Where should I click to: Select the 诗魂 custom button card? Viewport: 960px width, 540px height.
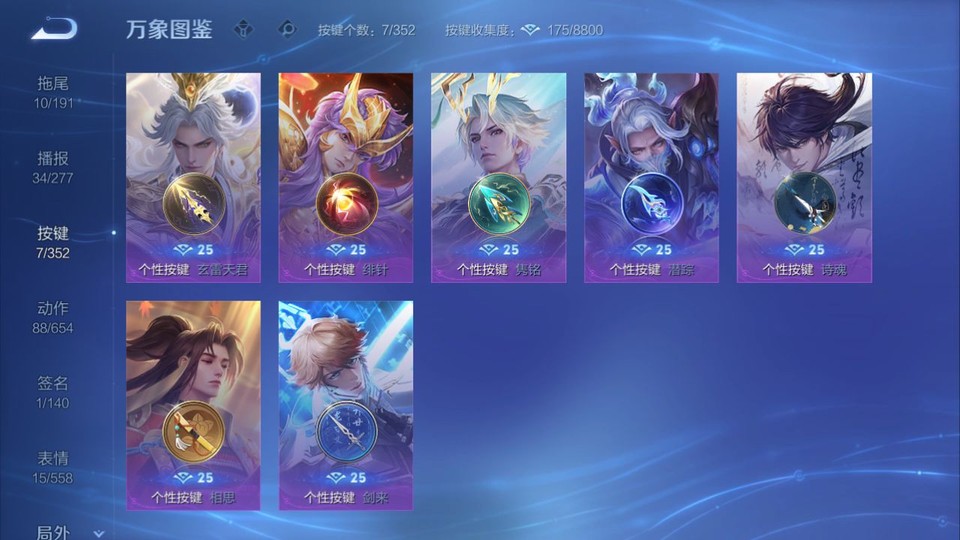[804, 177]
